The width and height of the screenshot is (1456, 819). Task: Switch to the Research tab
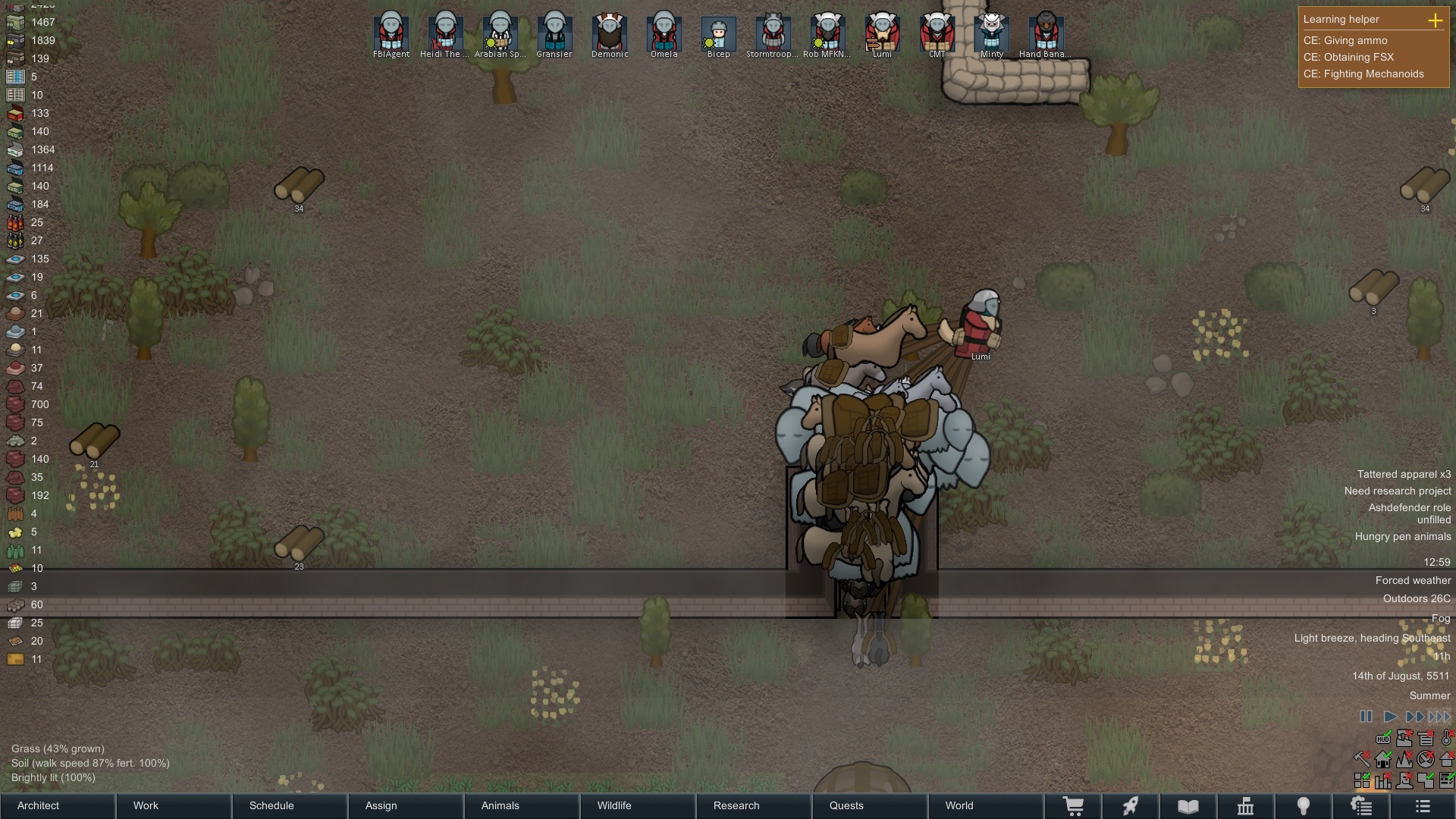[736, 806]
